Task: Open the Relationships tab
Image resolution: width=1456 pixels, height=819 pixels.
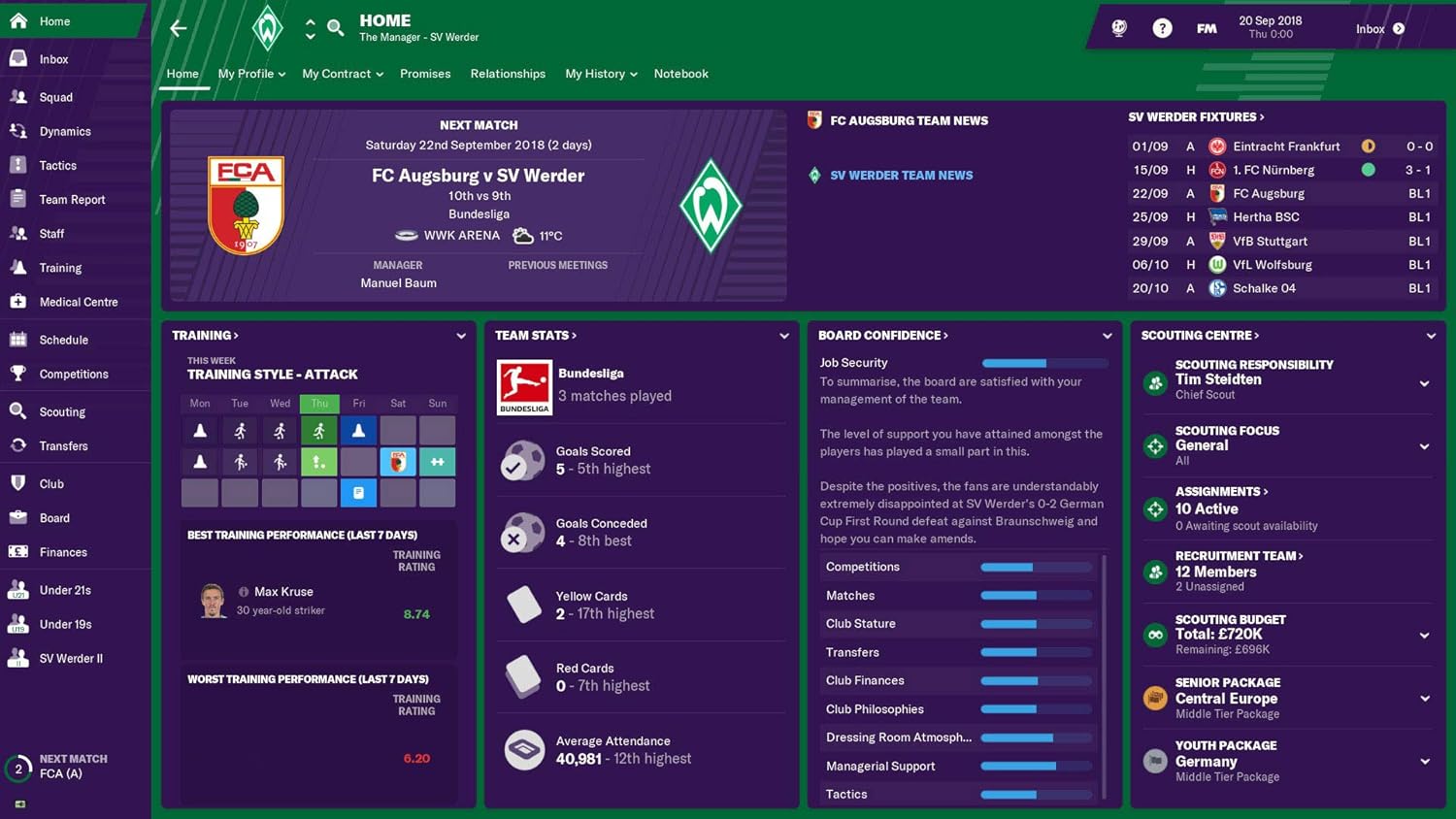Action: coord(508,74)
